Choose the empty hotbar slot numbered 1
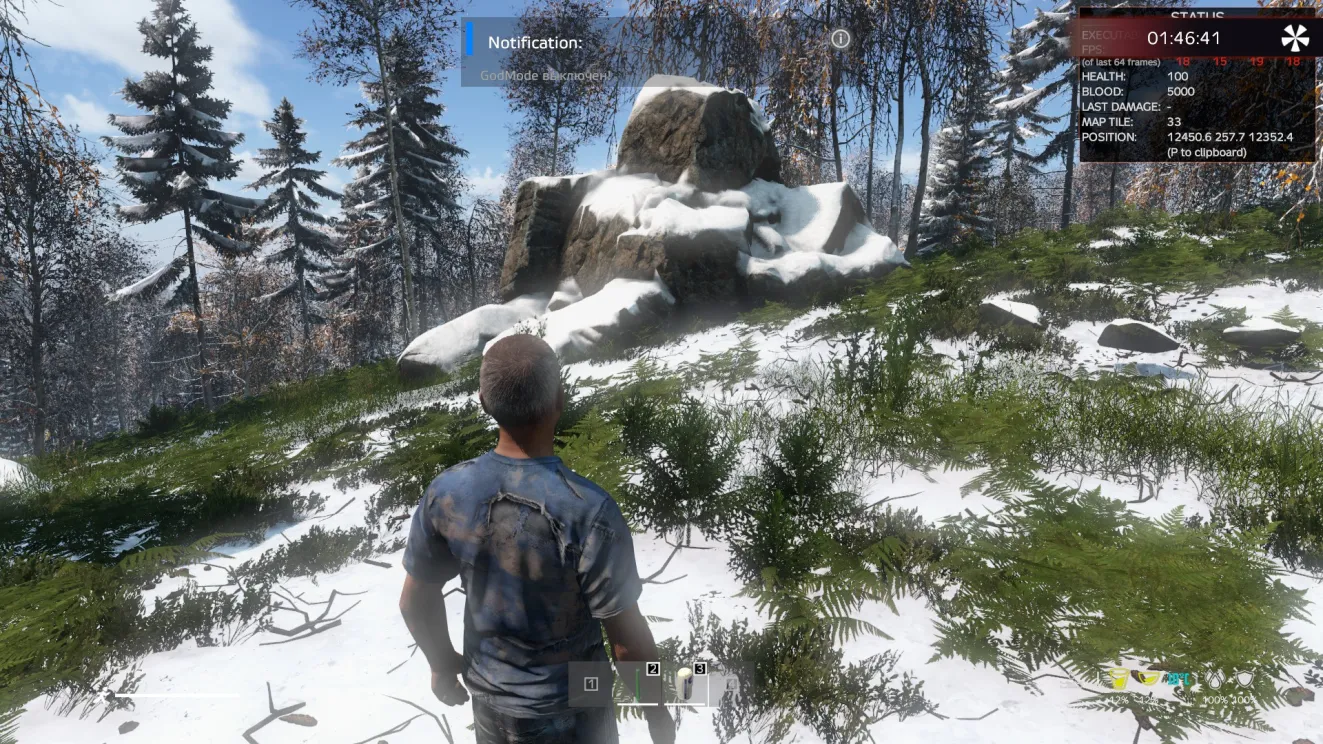Viewport: 1323px width, 744px height. point(591,684)
